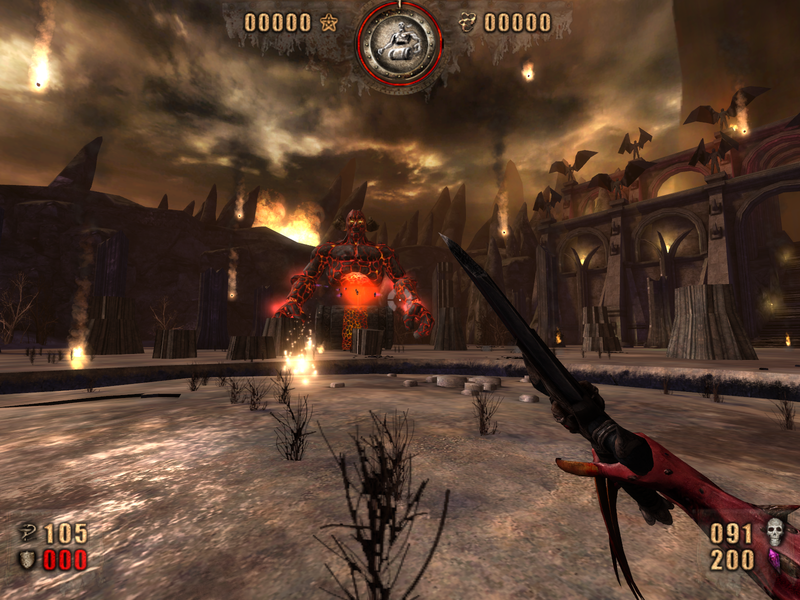
Task: Choose the skull ammo icon
Action: [774, 532]
